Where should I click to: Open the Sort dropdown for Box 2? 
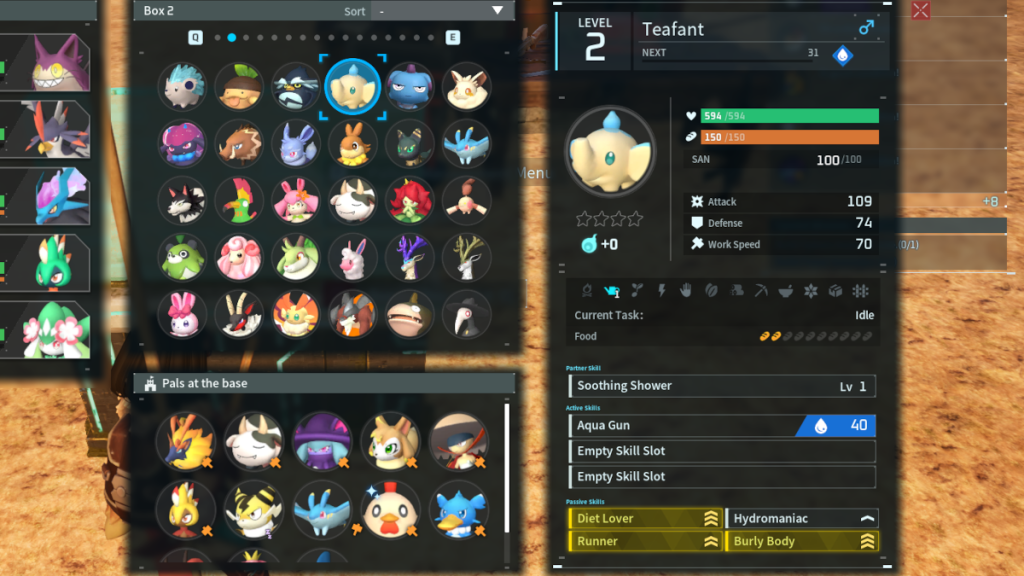(x=440, y=11)
